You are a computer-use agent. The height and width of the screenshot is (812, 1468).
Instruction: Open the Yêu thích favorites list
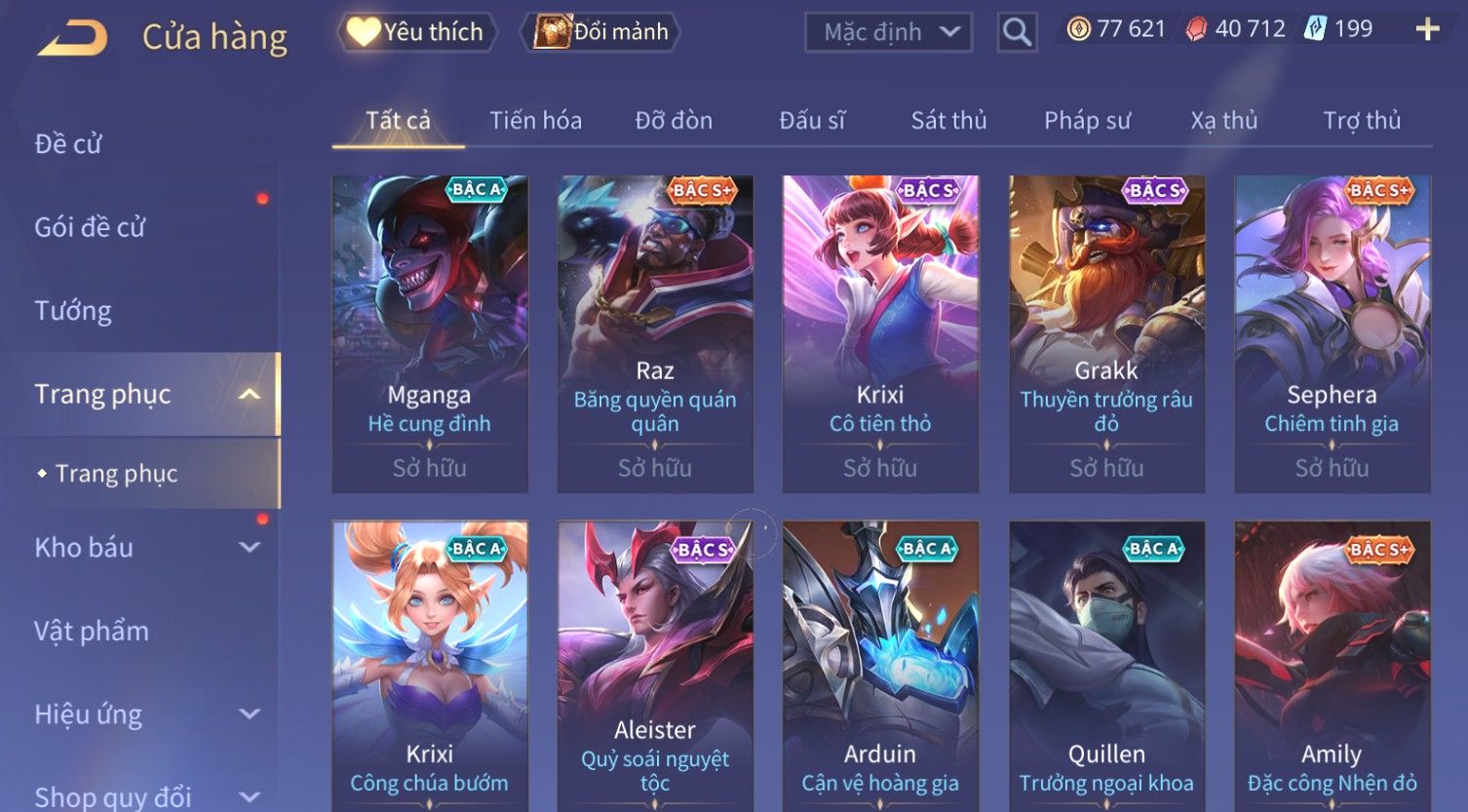pyautogui.click(x=416, y=32)
